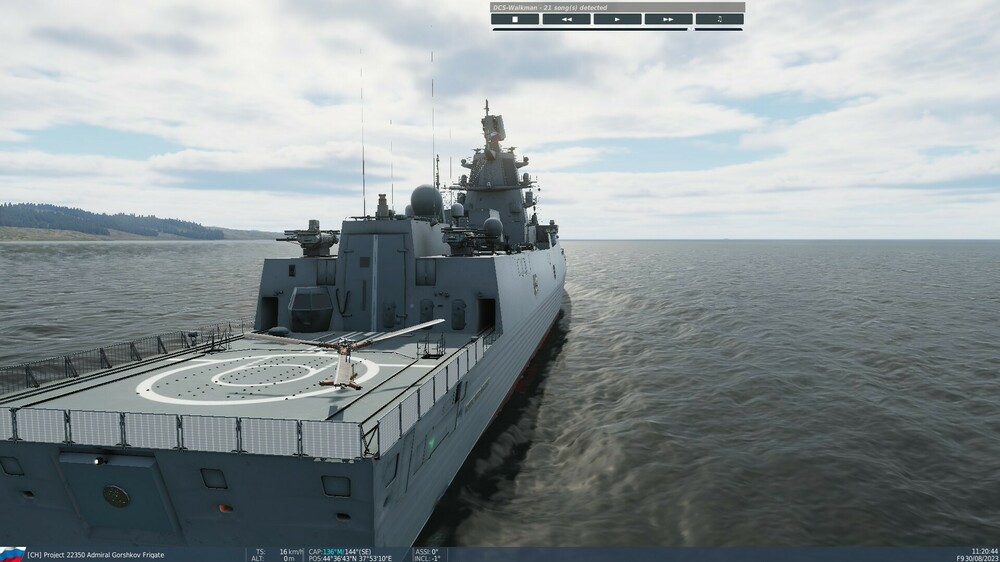The image size is (1000, 562).
Task: Skip back to the previous Walkman song
Action: 566,19
